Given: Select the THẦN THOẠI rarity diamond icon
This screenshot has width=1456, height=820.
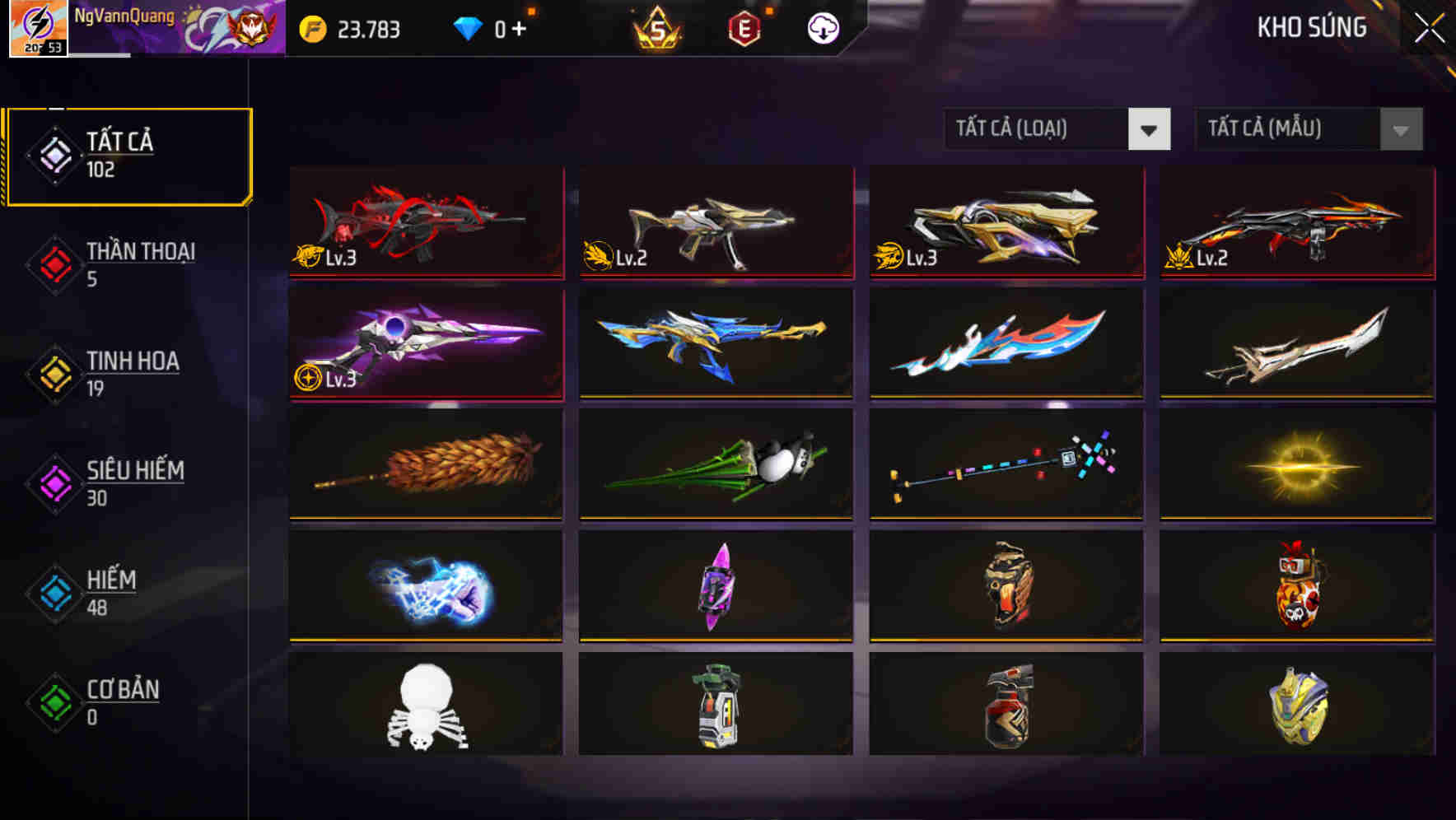Looking at the screenshot, I should (x=53, y=265).
